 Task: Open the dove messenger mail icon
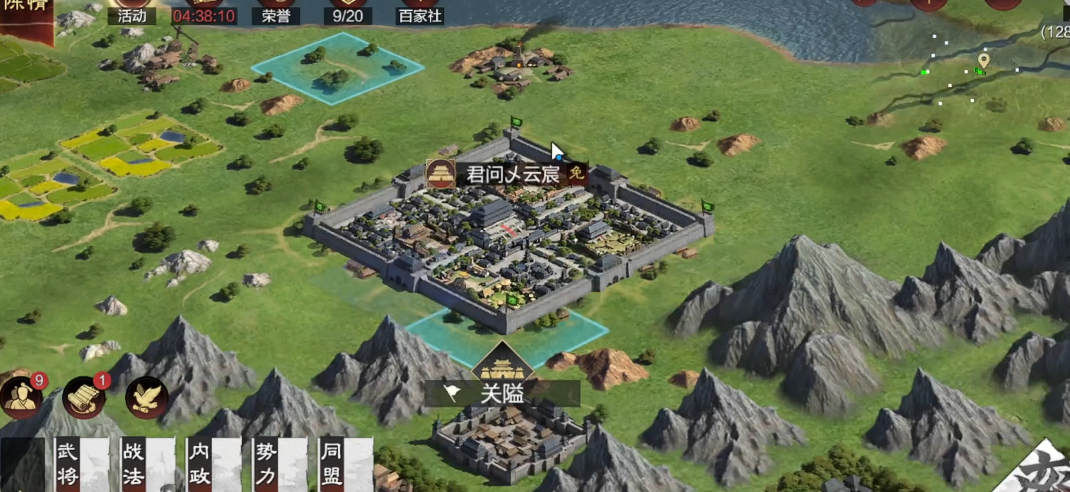point(145,397)
